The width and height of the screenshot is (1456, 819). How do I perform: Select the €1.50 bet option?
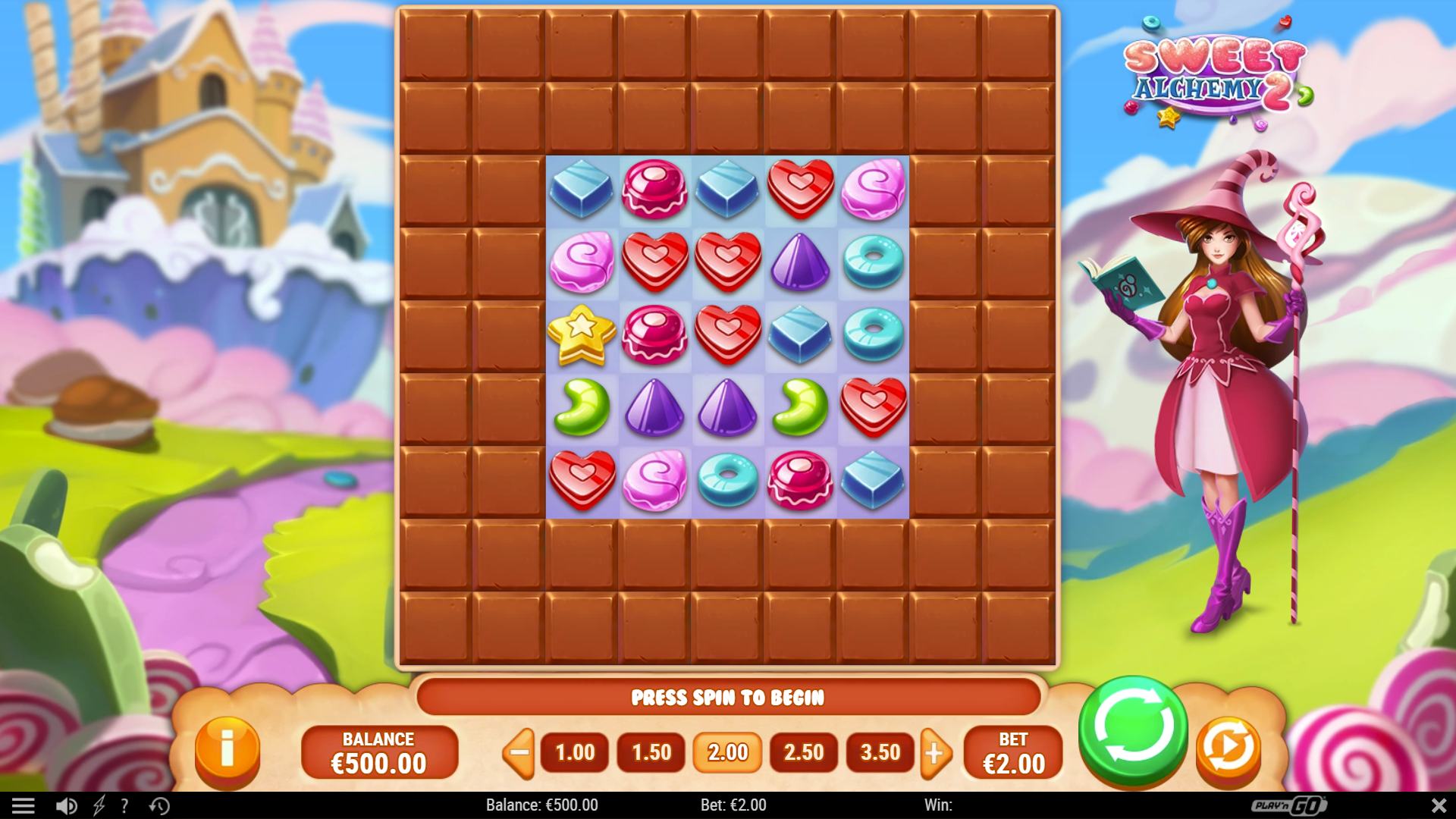[651, 753]
